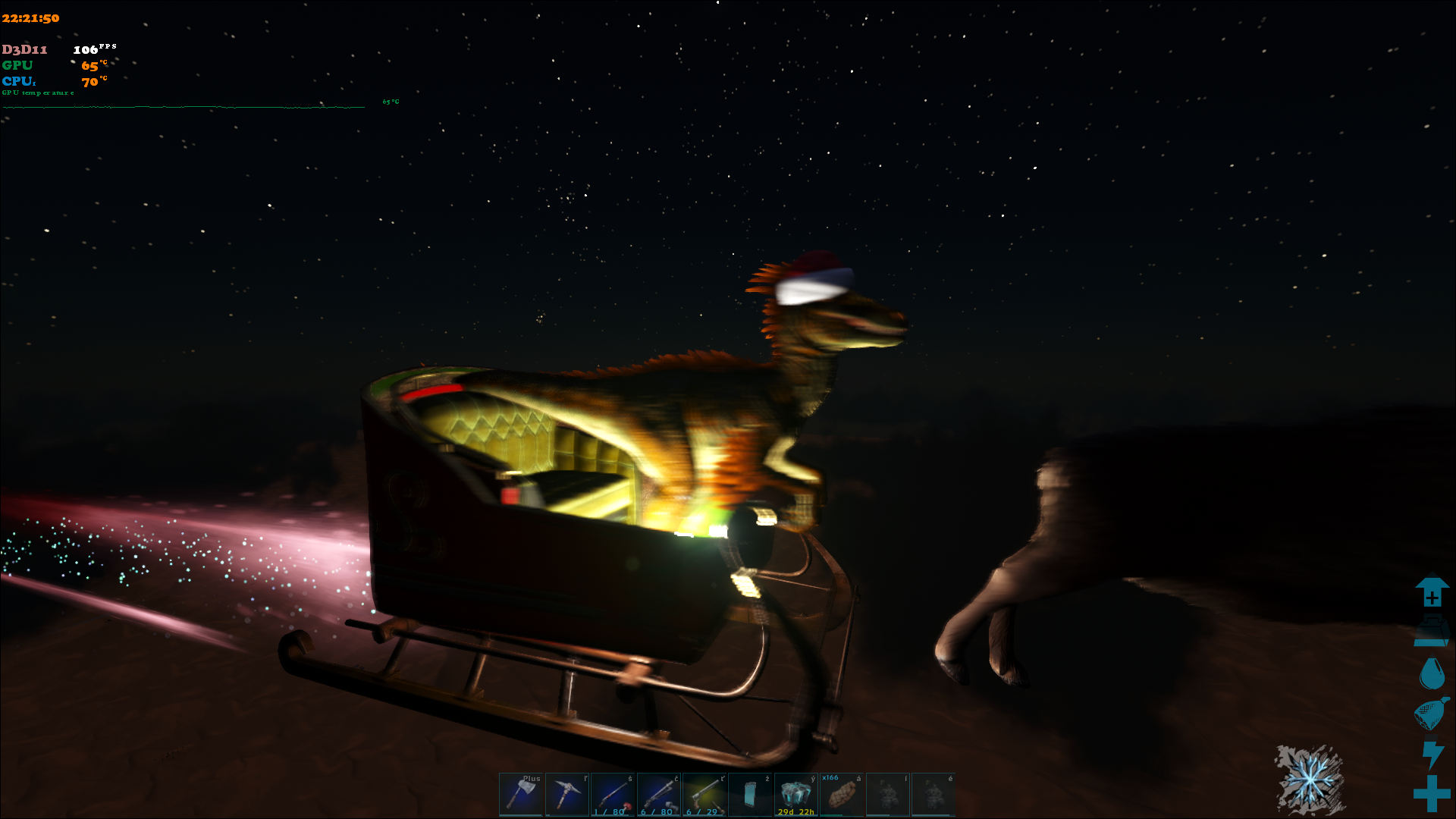
Task: Choose the rifle with 1/80 ammo
Action: click(613, 794)
